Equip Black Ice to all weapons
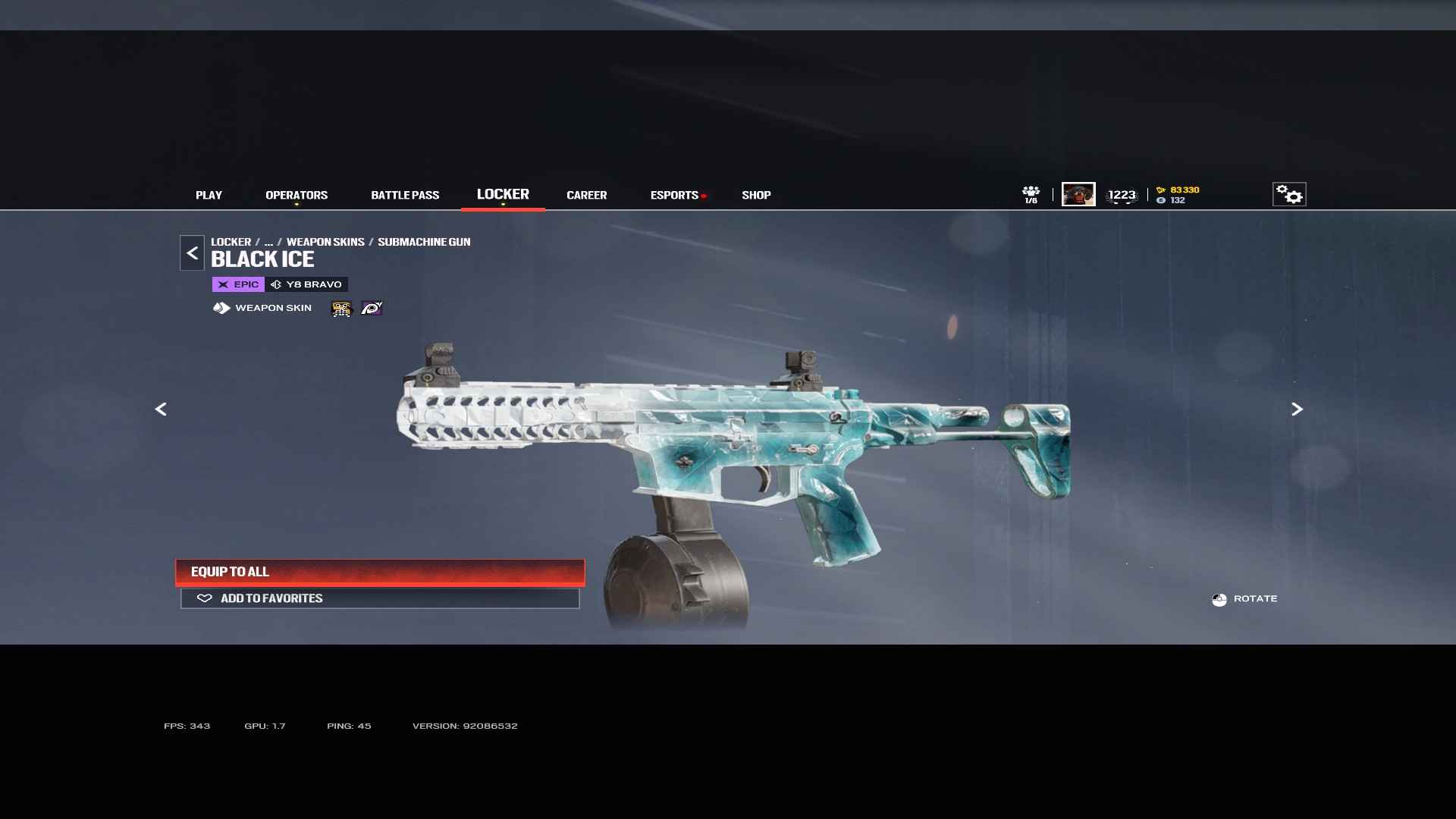Screen dimensions: 1456x819 pos(380,572)
